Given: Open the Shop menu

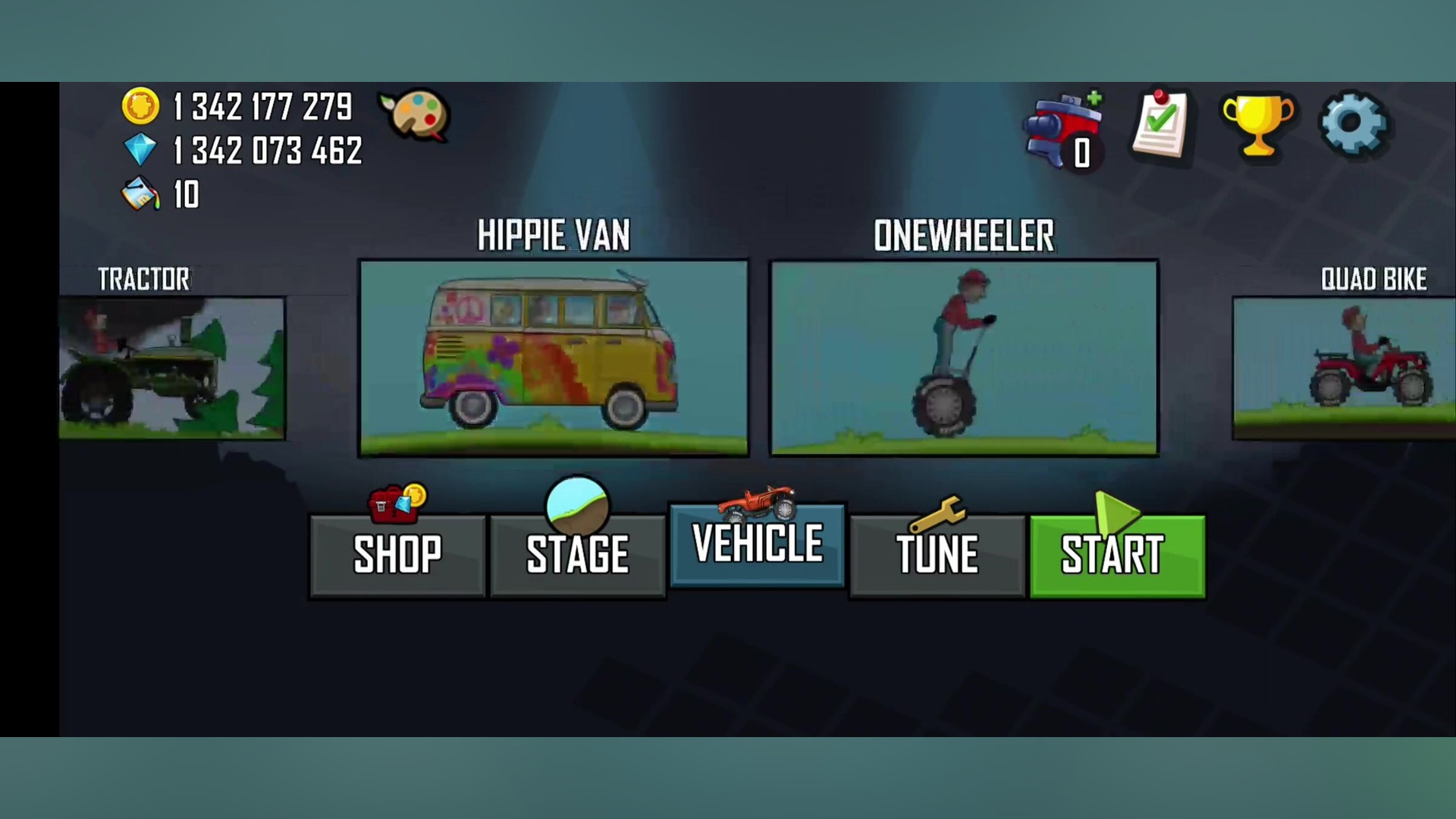Looking at the screenshot, I should pos(397,554).
